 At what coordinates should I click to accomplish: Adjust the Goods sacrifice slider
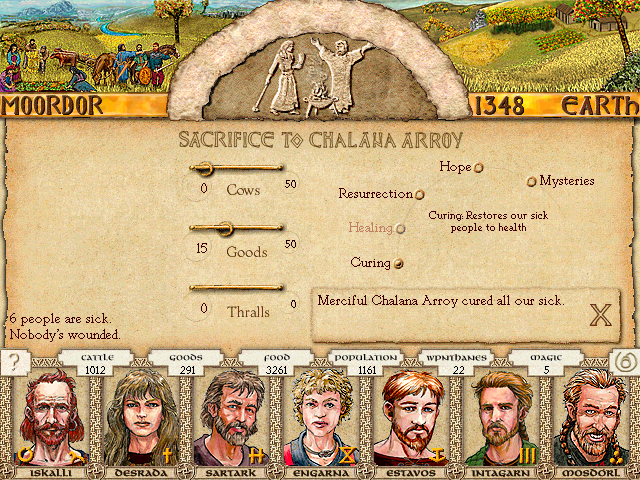click(x=225, y=228)
